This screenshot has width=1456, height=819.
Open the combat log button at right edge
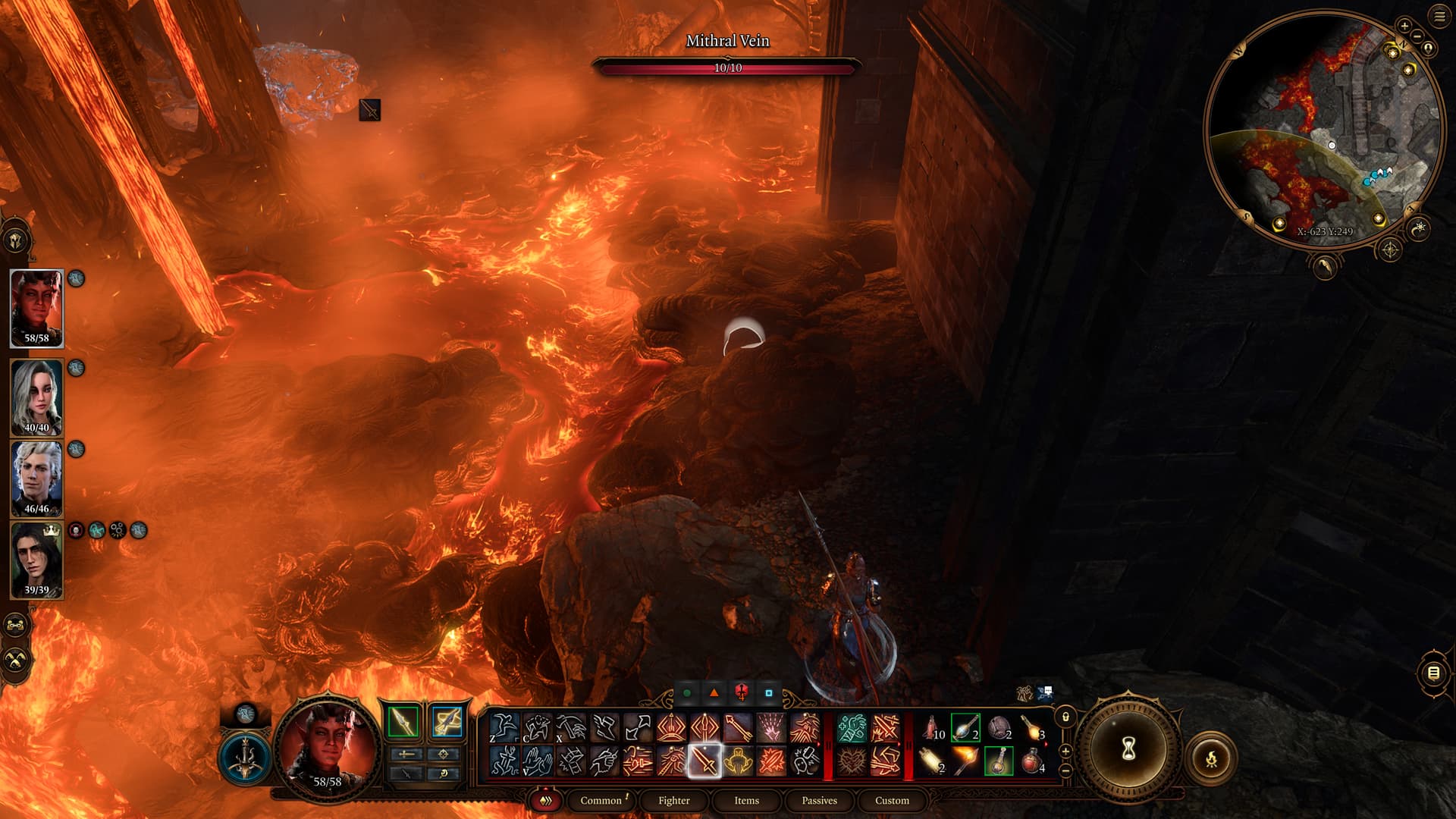tap(1433, 673)
